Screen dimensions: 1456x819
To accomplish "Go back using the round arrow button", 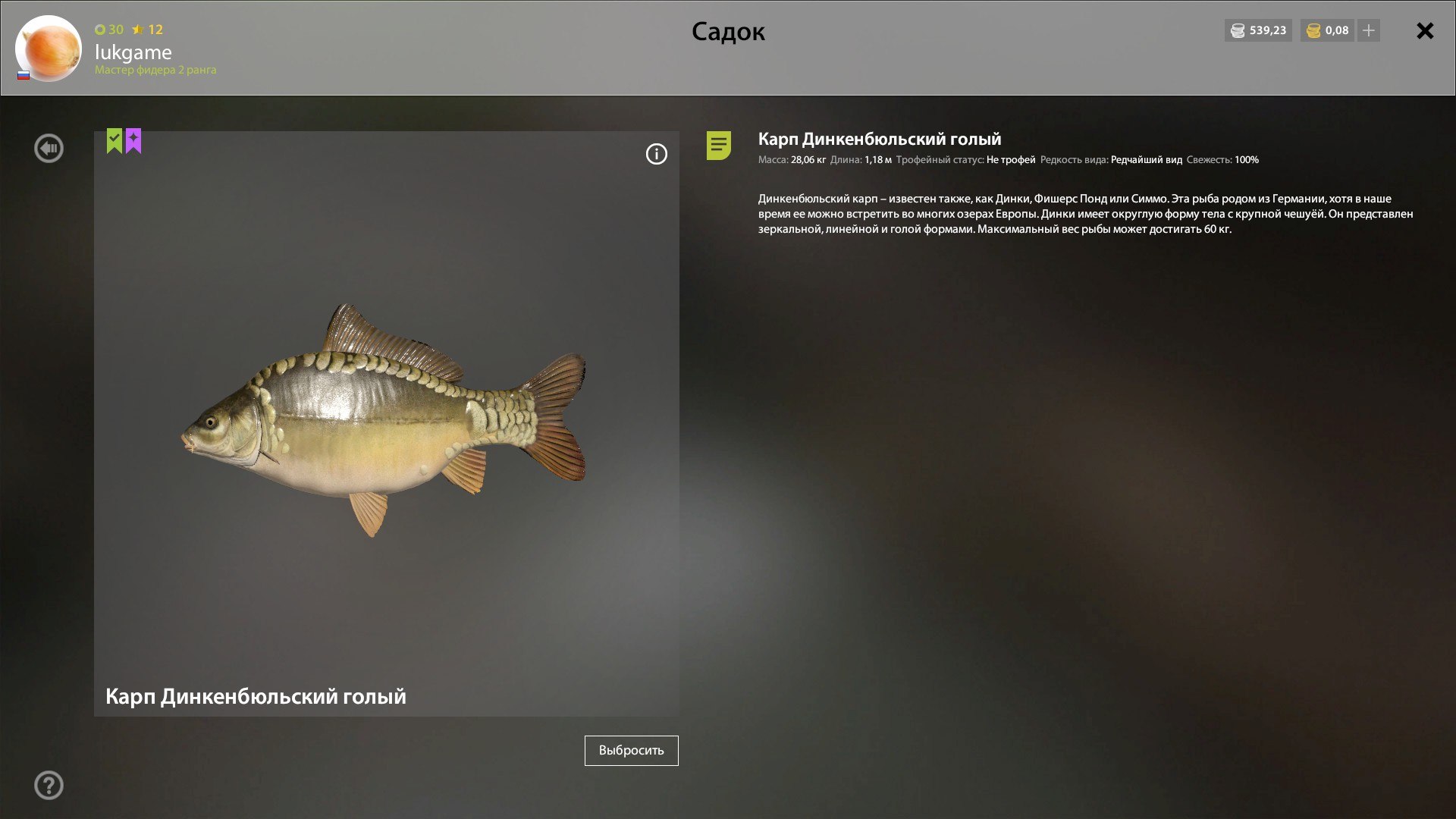I will point(49,148).
